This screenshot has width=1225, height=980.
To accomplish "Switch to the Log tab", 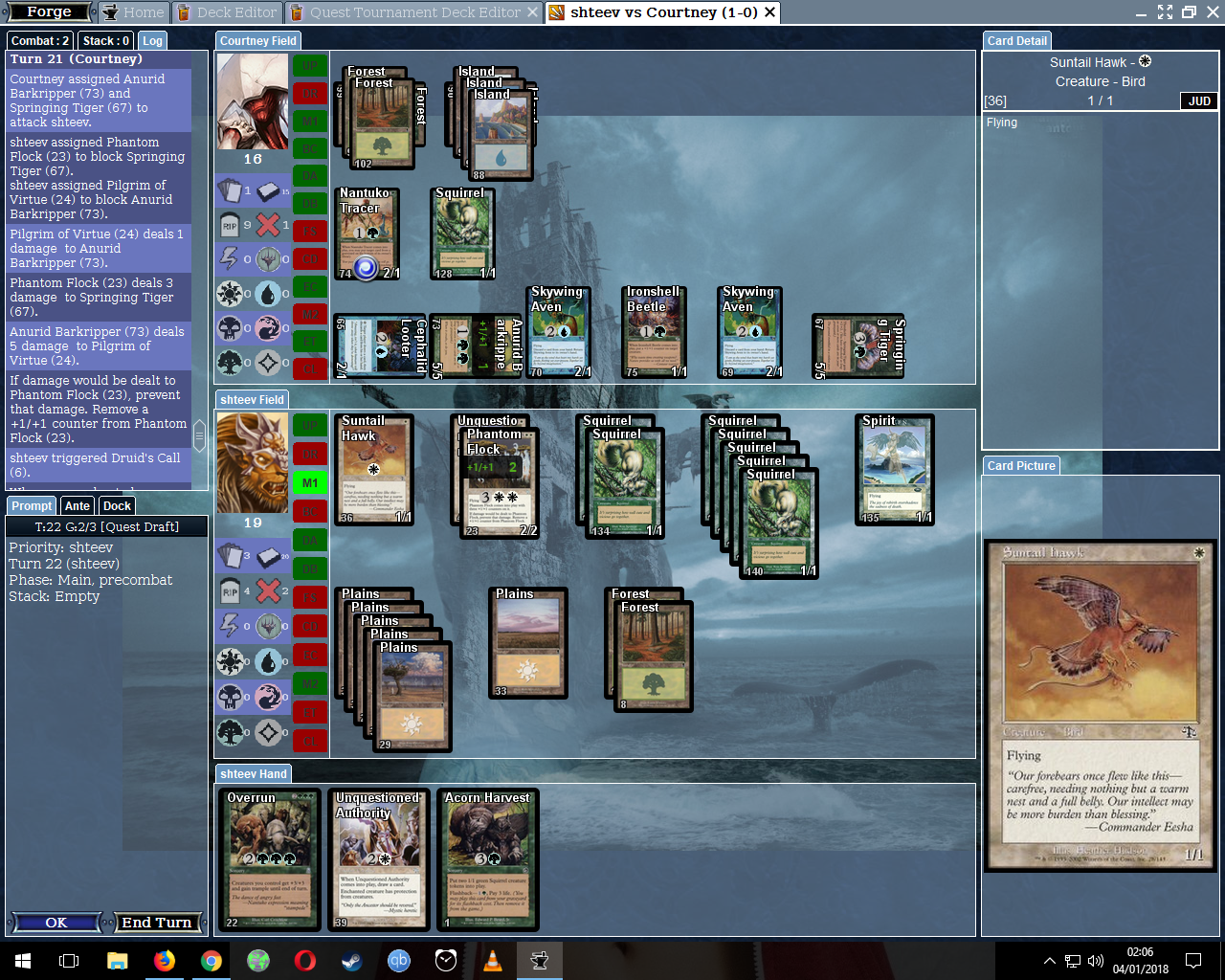I will click(152, 40).
